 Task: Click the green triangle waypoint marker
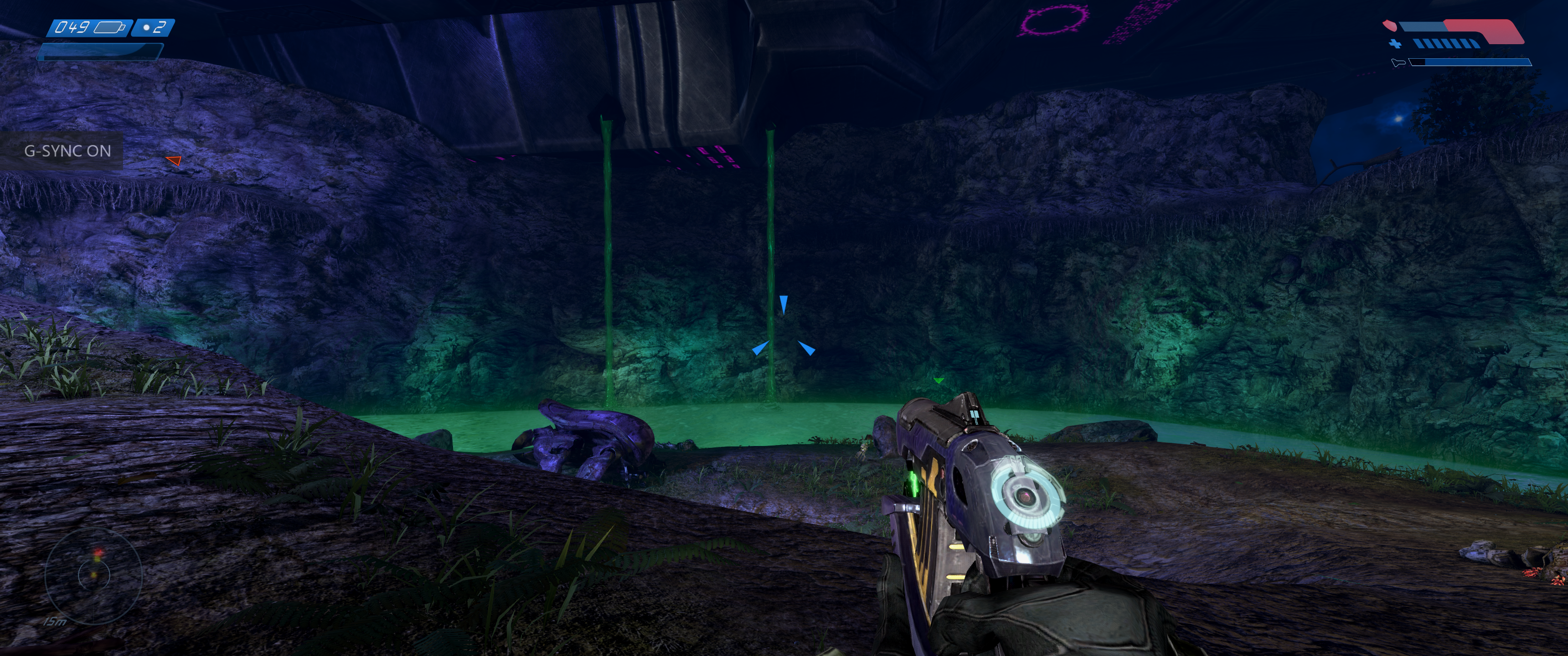939,380
